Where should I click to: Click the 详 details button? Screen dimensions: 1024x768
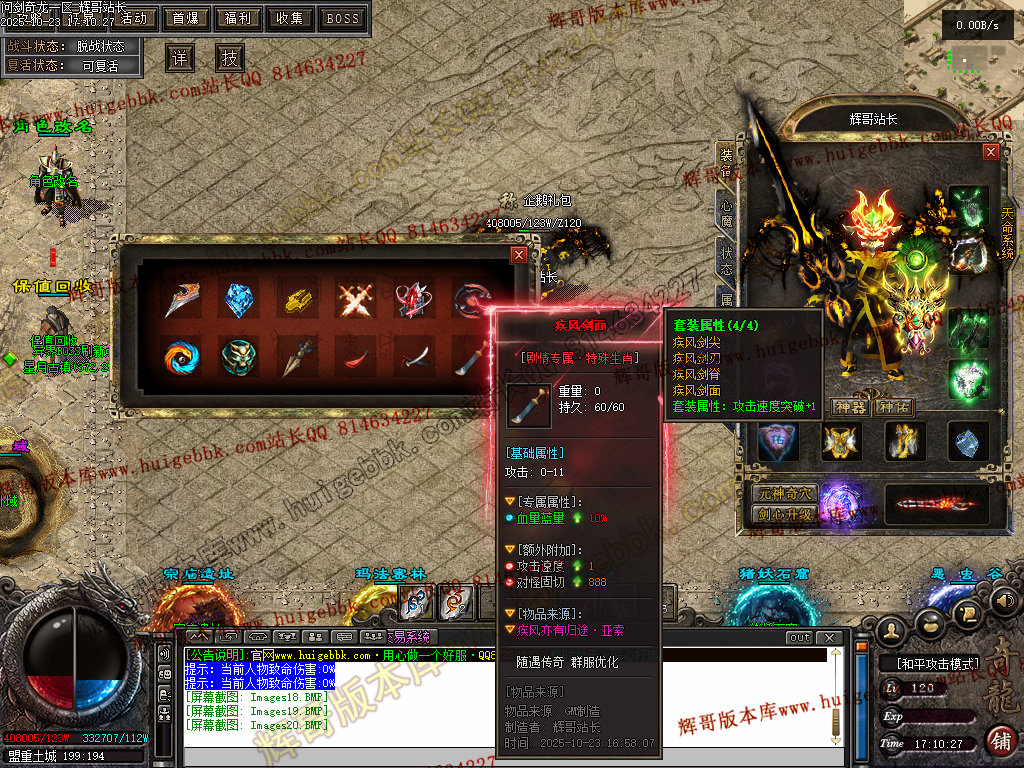coord(179,57)
